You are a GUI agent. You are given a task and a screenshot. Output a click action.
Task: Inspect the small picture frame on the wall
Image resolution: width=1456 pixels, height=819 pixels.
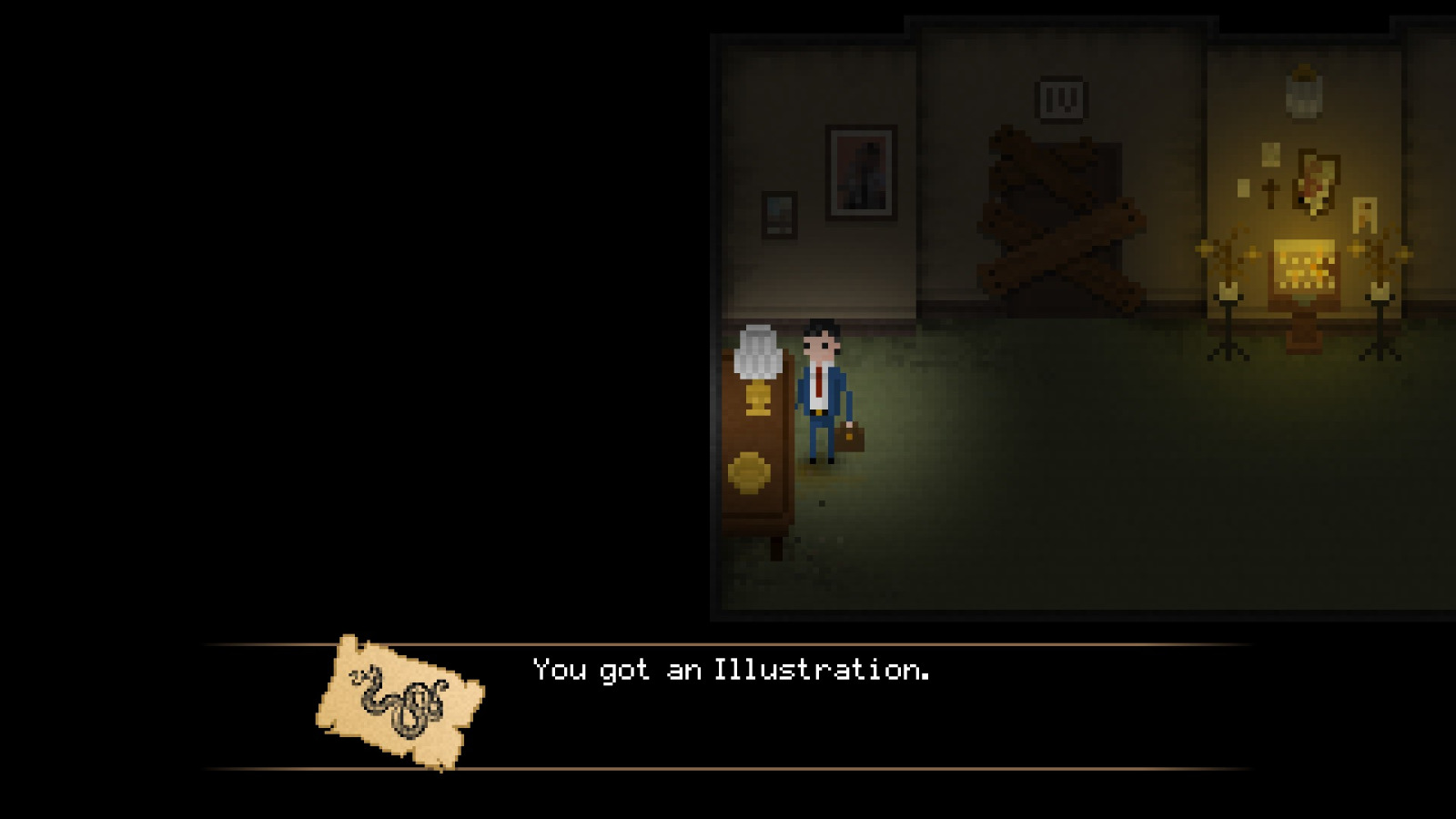780,214
